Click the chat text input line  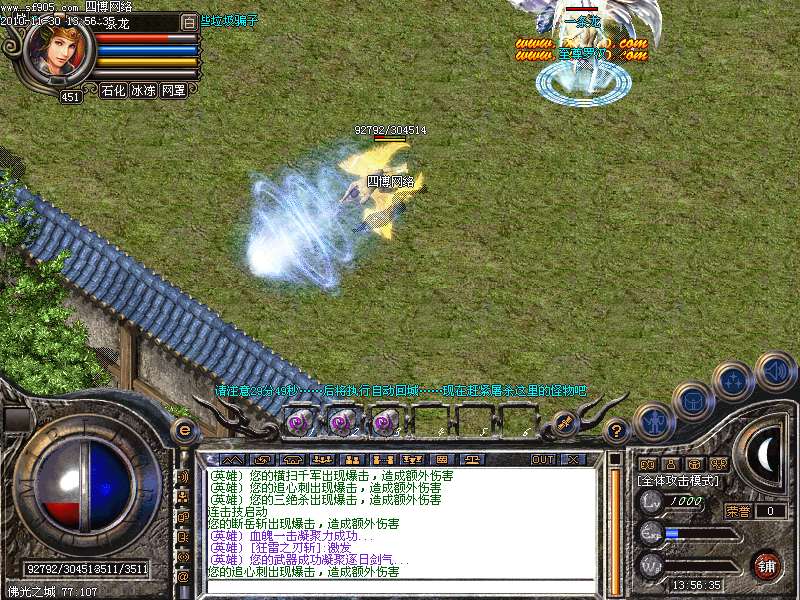point(400,586)
